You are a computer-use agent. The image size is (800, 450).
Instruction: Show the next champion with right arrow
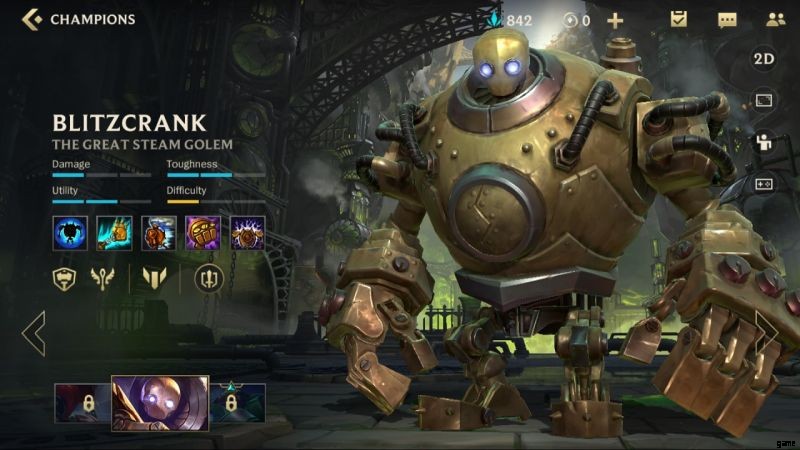click(767, 333)
